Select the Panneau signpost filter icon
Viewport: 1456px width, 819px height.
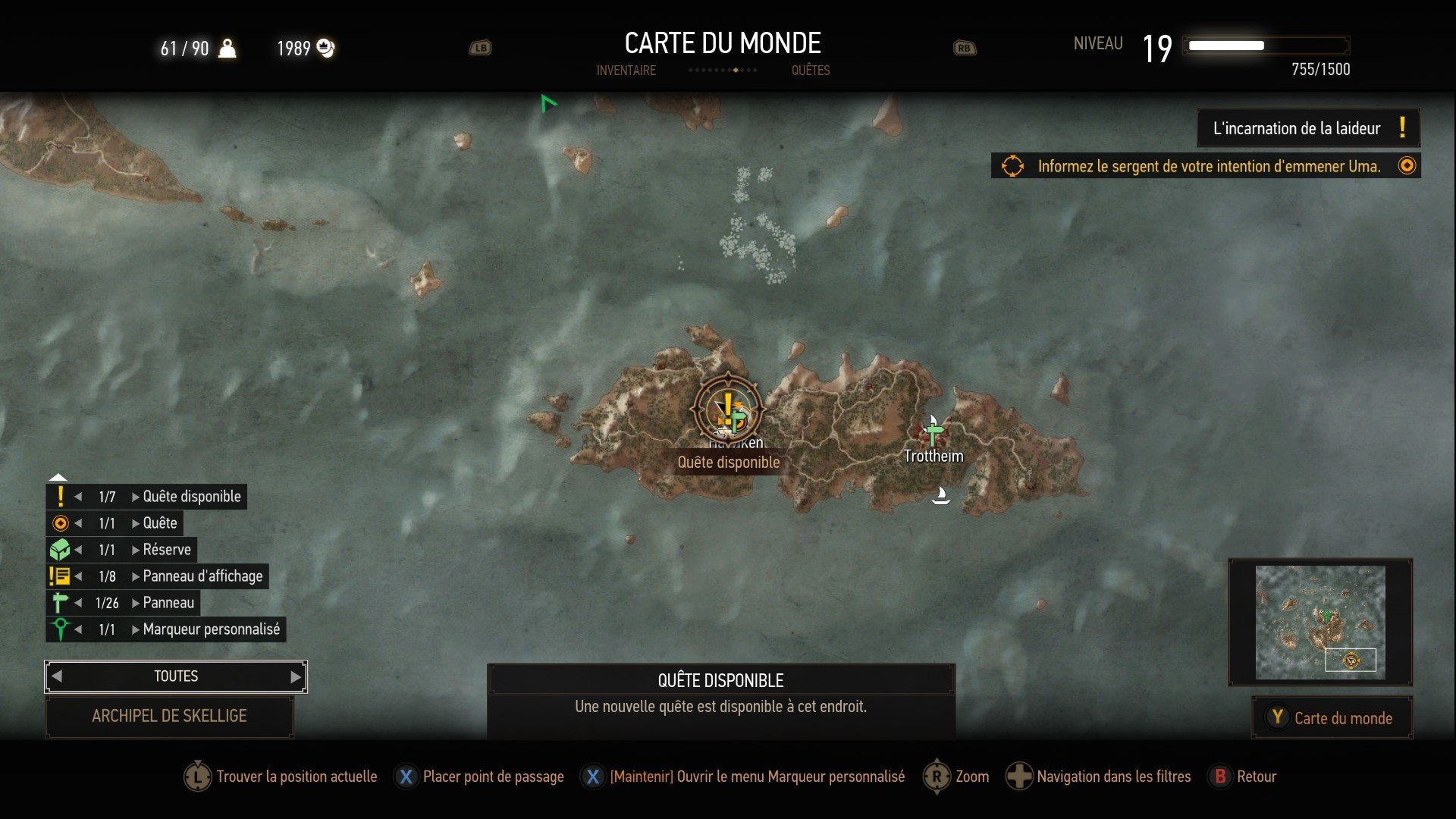click(x=61, y=602)
